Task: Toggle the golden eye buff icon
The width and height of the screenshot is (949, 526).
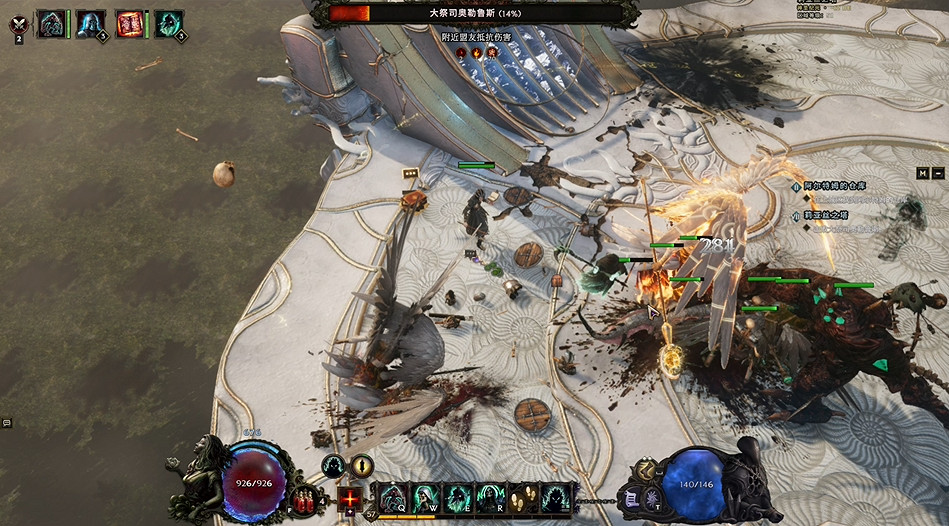Action: 361,465
